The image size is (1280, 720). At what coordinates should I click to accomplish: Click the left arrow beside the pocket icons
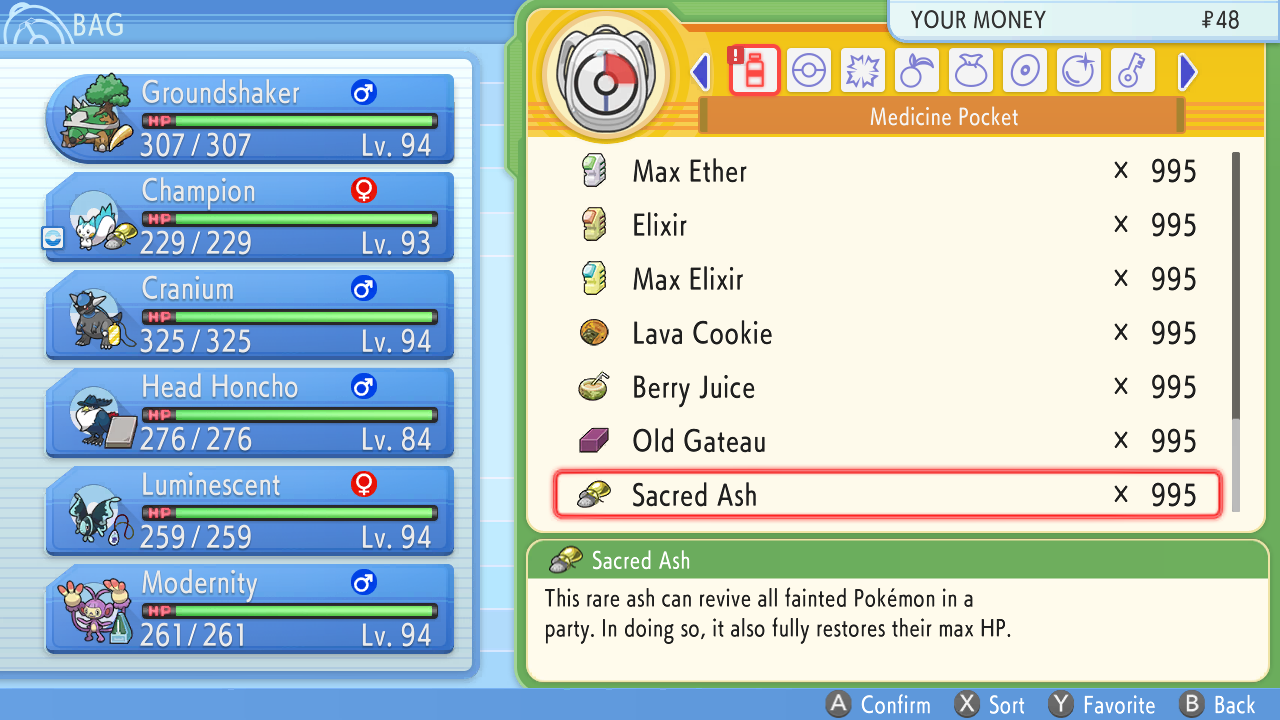pyautogui.click(x=701, y=70)
